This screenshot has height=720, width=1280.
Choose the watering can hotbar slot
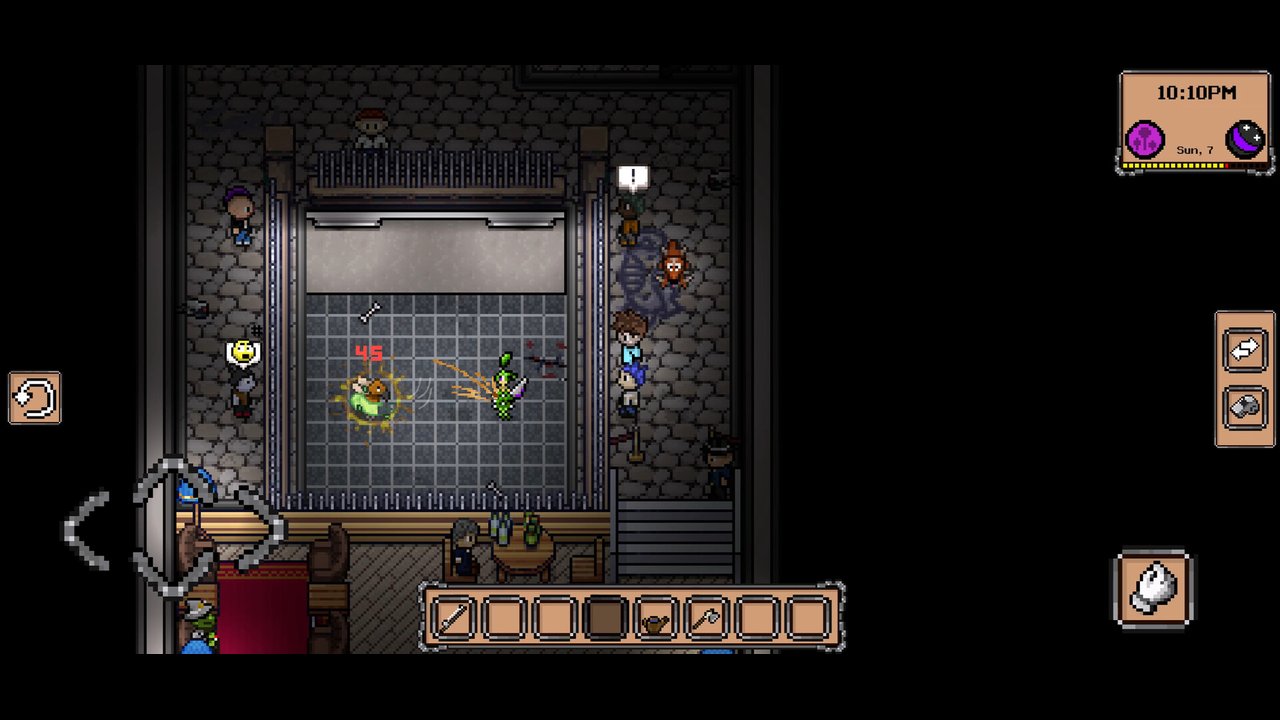pyautogui.click(x=656, y=618)
